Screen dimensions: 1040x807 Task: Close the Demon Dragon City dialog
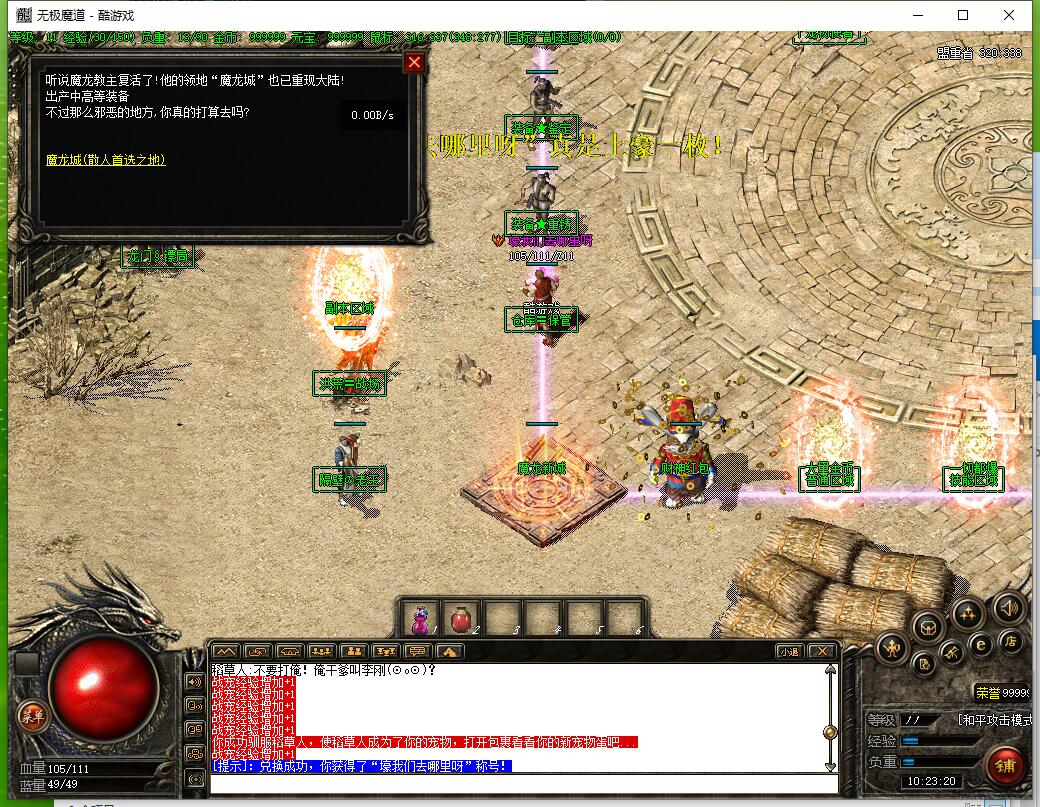414,63
